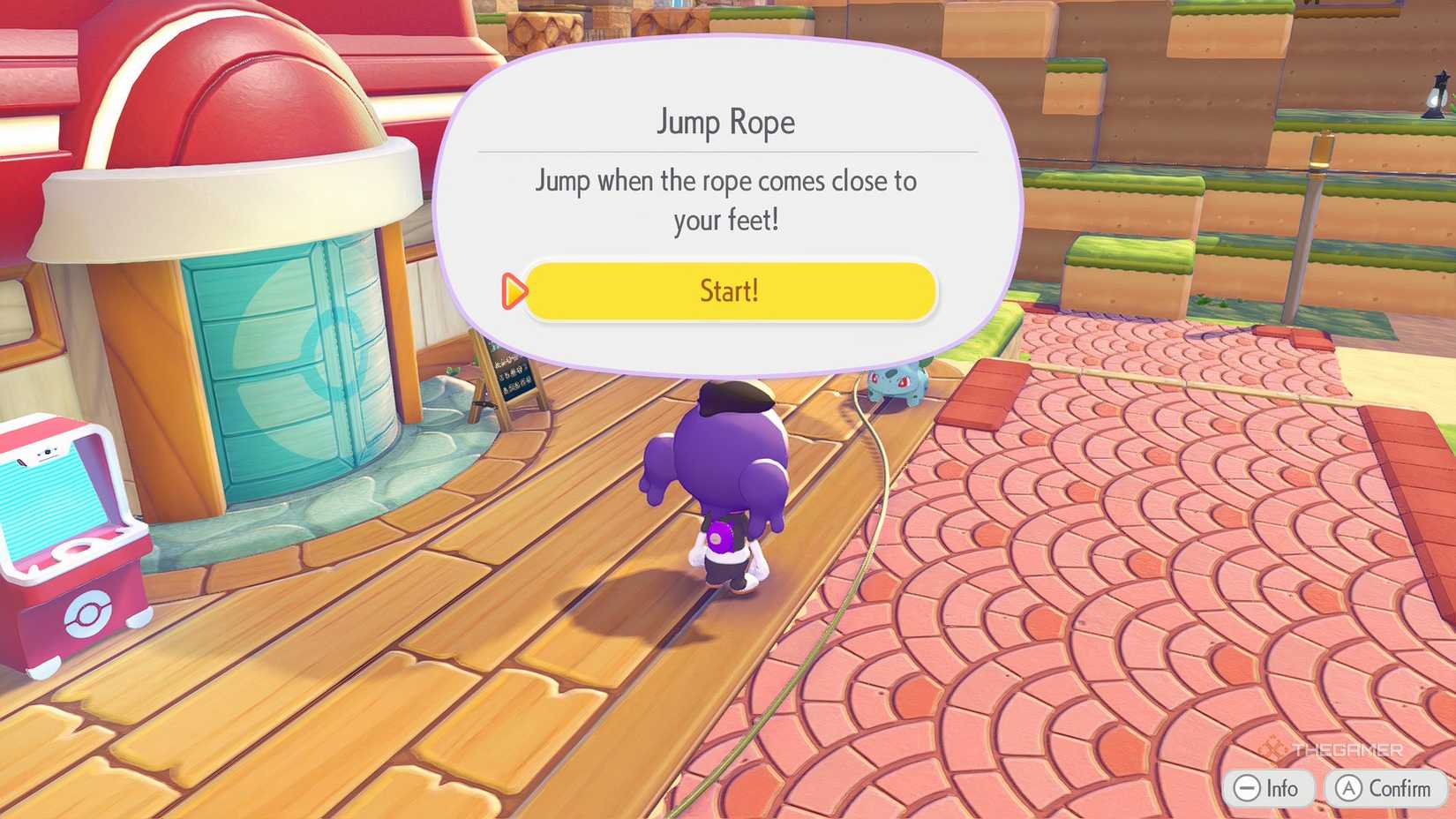Select the orange arrow cursor beside Start!
The height and width of the screenshot is (819, 1456).
pyautogui.click(x=513, y=291)
